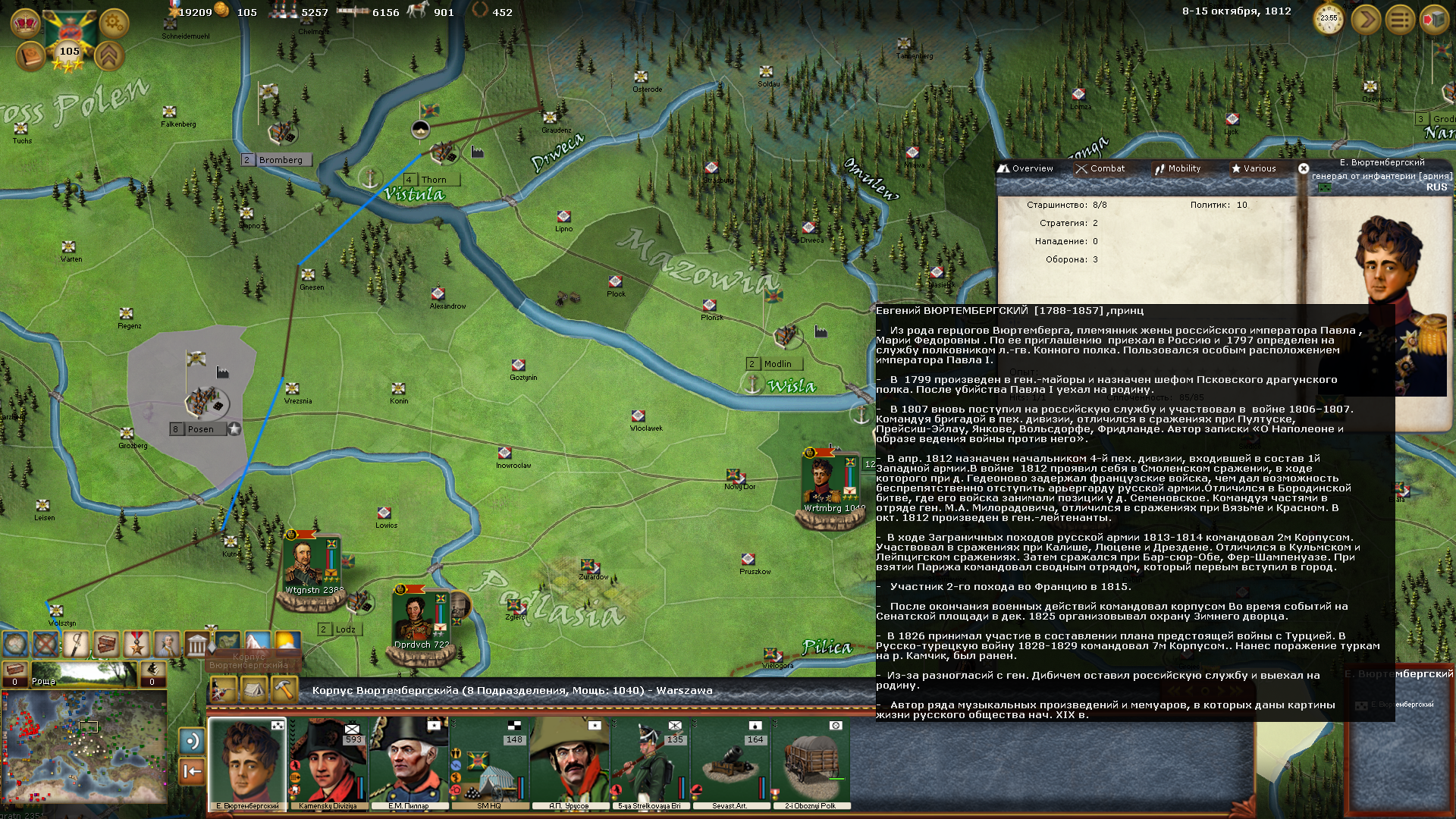The width and height of the screenshot is (1456, 819).
Task: Click the minimap of Europe
Action: pyautogui.click(x=84, y=746)
